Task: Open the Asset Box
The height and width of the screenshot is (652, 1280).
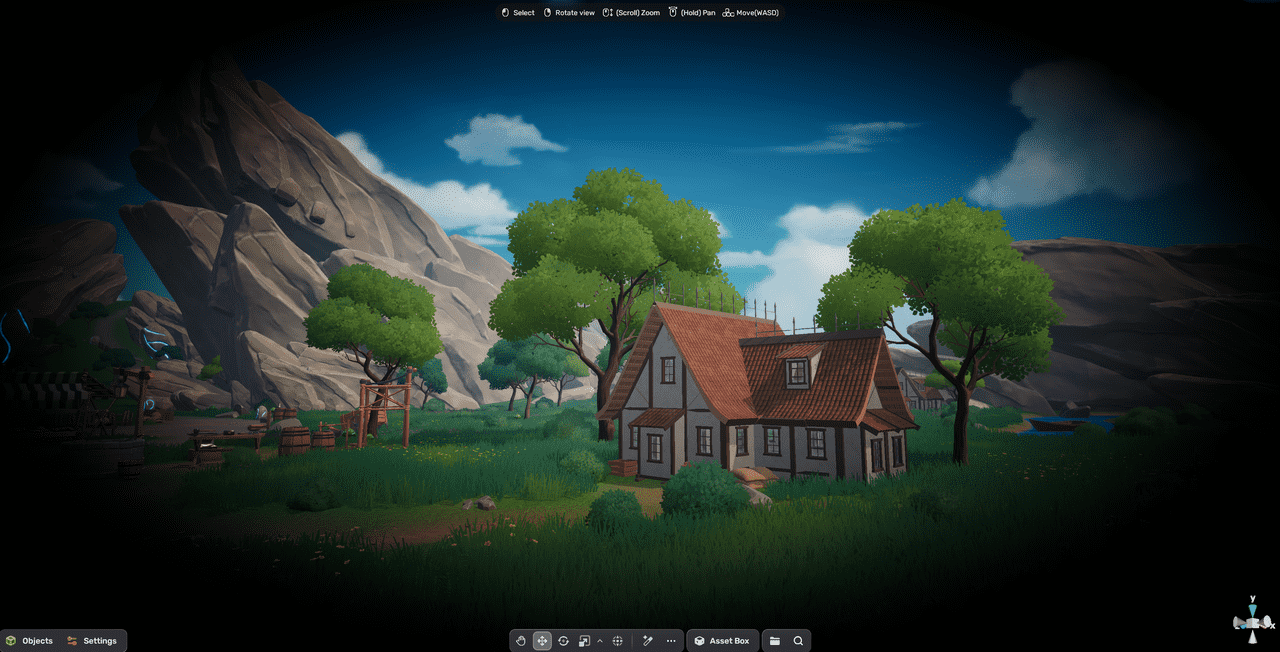Action: (722, 641)
